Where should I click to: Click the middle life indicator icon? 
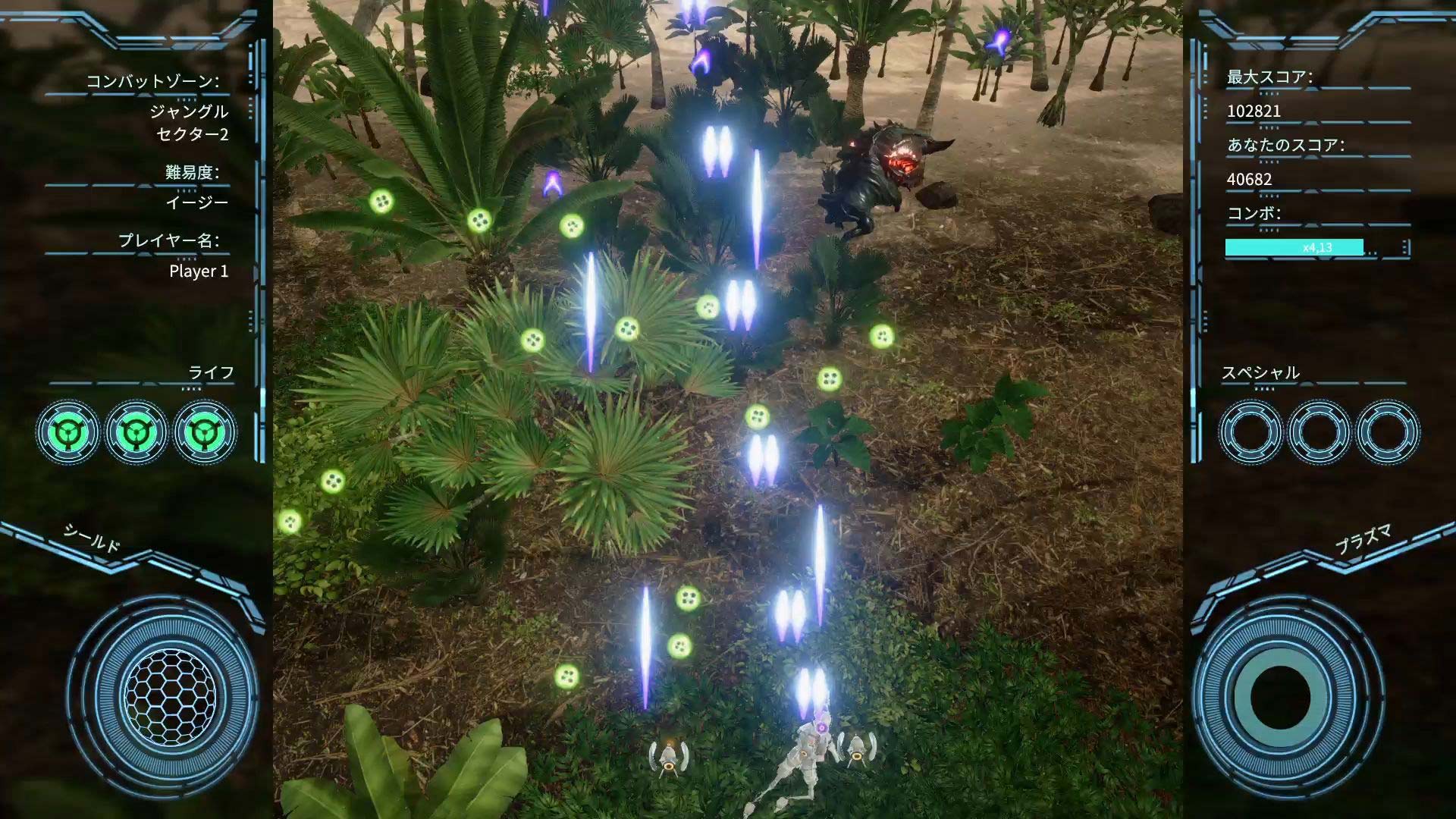[x=137, y=432]
